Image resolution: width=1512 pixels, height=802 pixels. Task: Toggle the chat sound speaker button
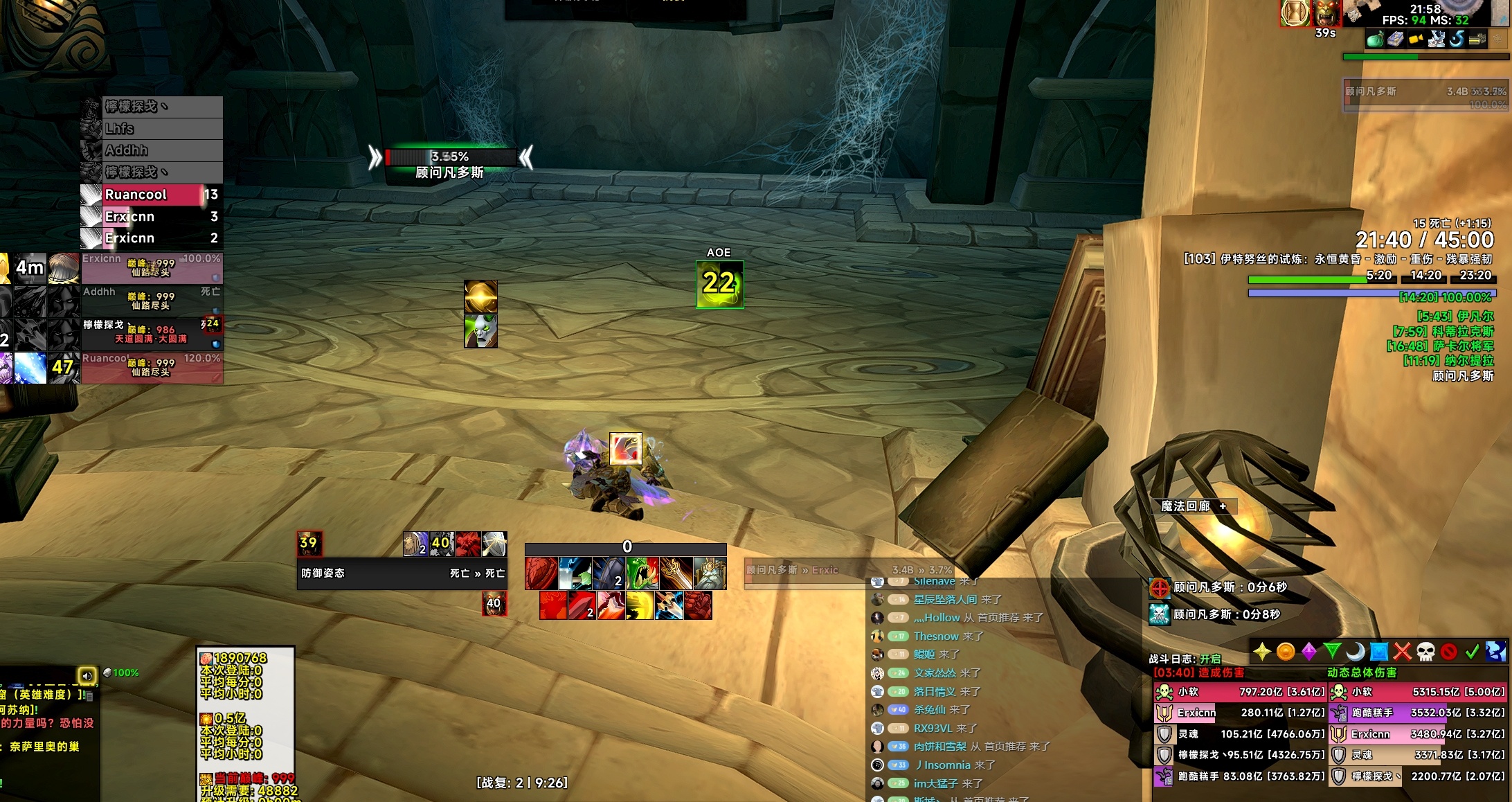pyautogui.click(x=87, y=675)
